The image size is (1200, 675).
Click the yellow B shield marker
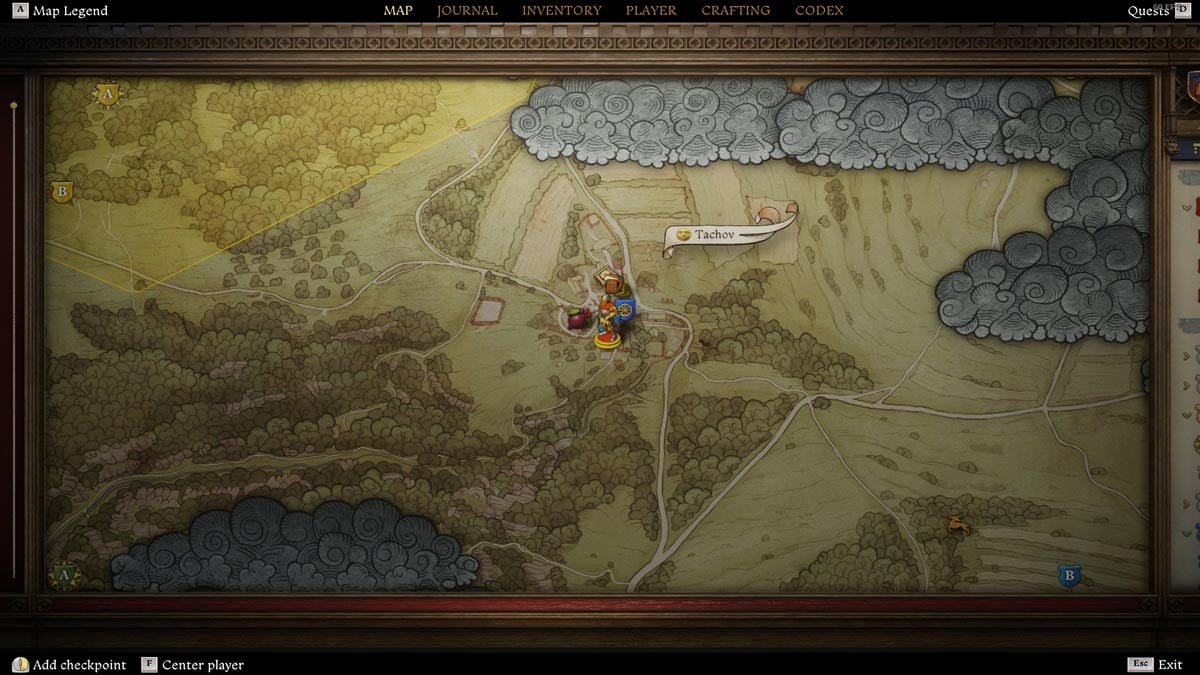62,191
